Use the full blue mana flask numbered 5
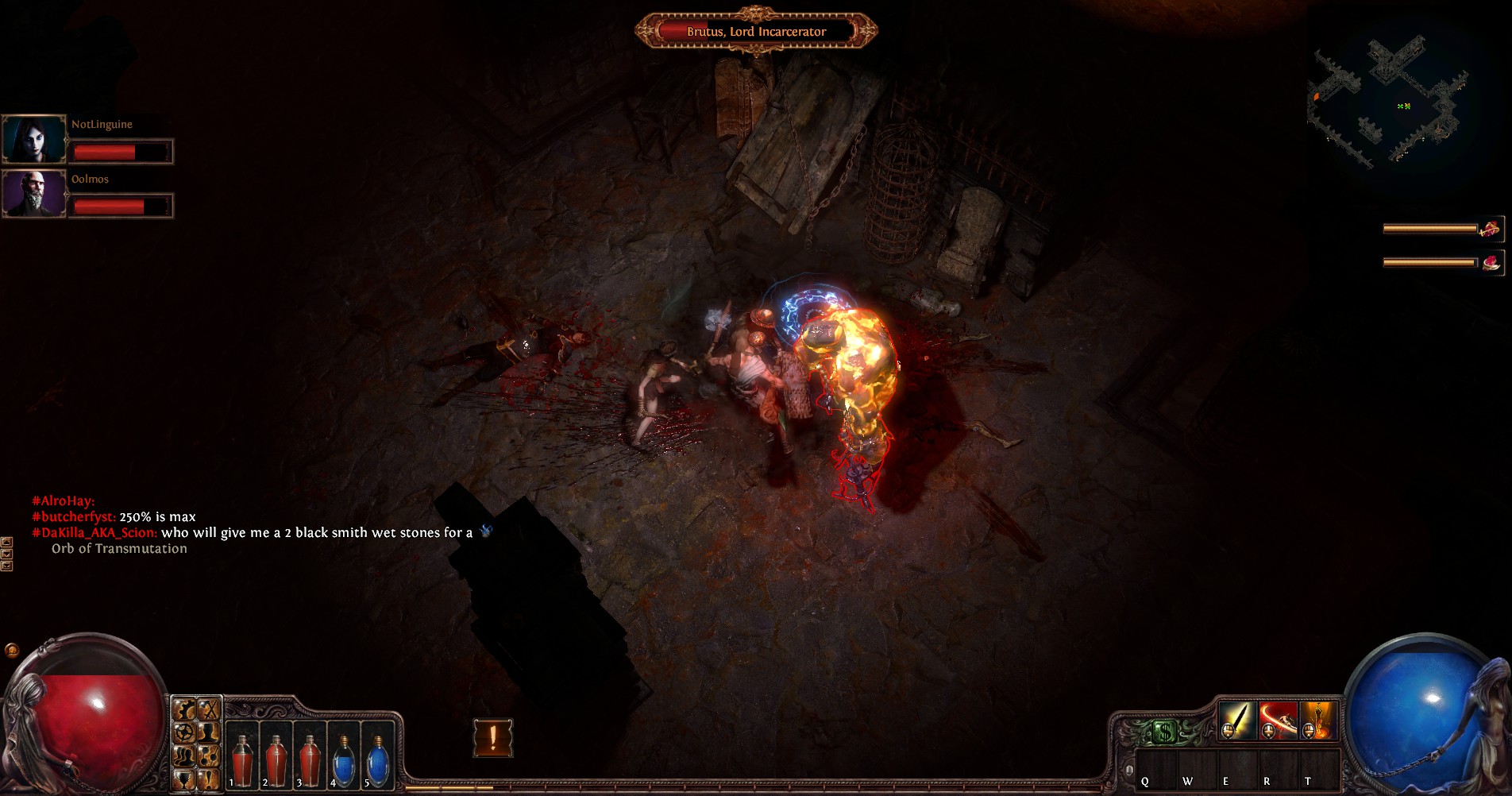This screenshot has width=1512, height=796. coord(377,759)
